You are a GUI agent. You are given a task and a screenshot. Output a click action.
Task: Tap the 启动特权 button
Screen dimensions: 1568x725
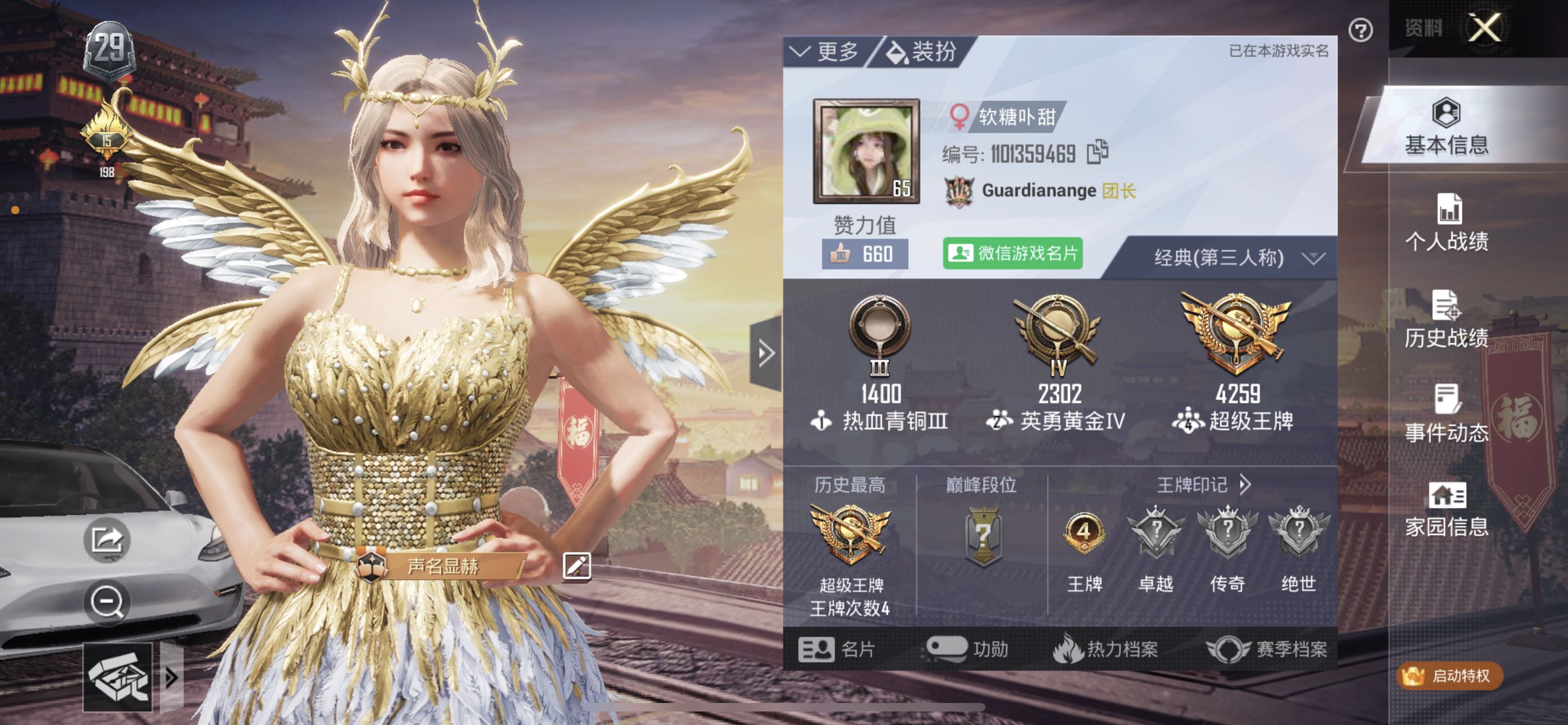click(1449, 676)
